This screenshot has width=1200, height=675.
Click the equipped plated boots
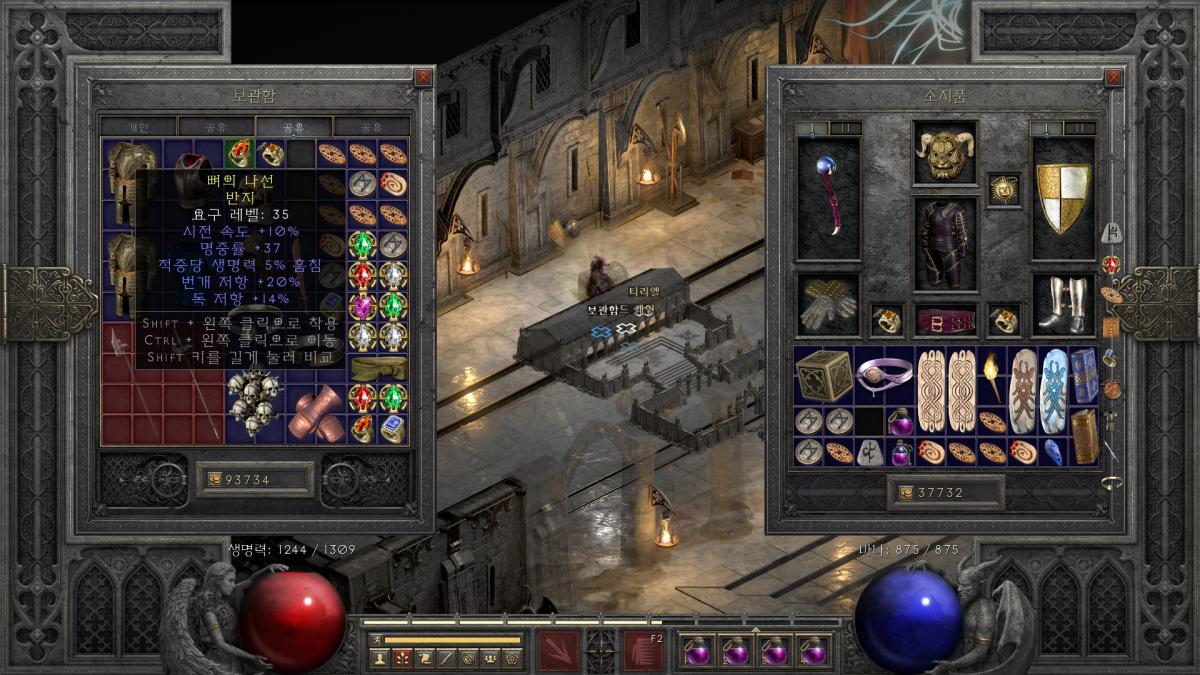tap(1063, 305)
